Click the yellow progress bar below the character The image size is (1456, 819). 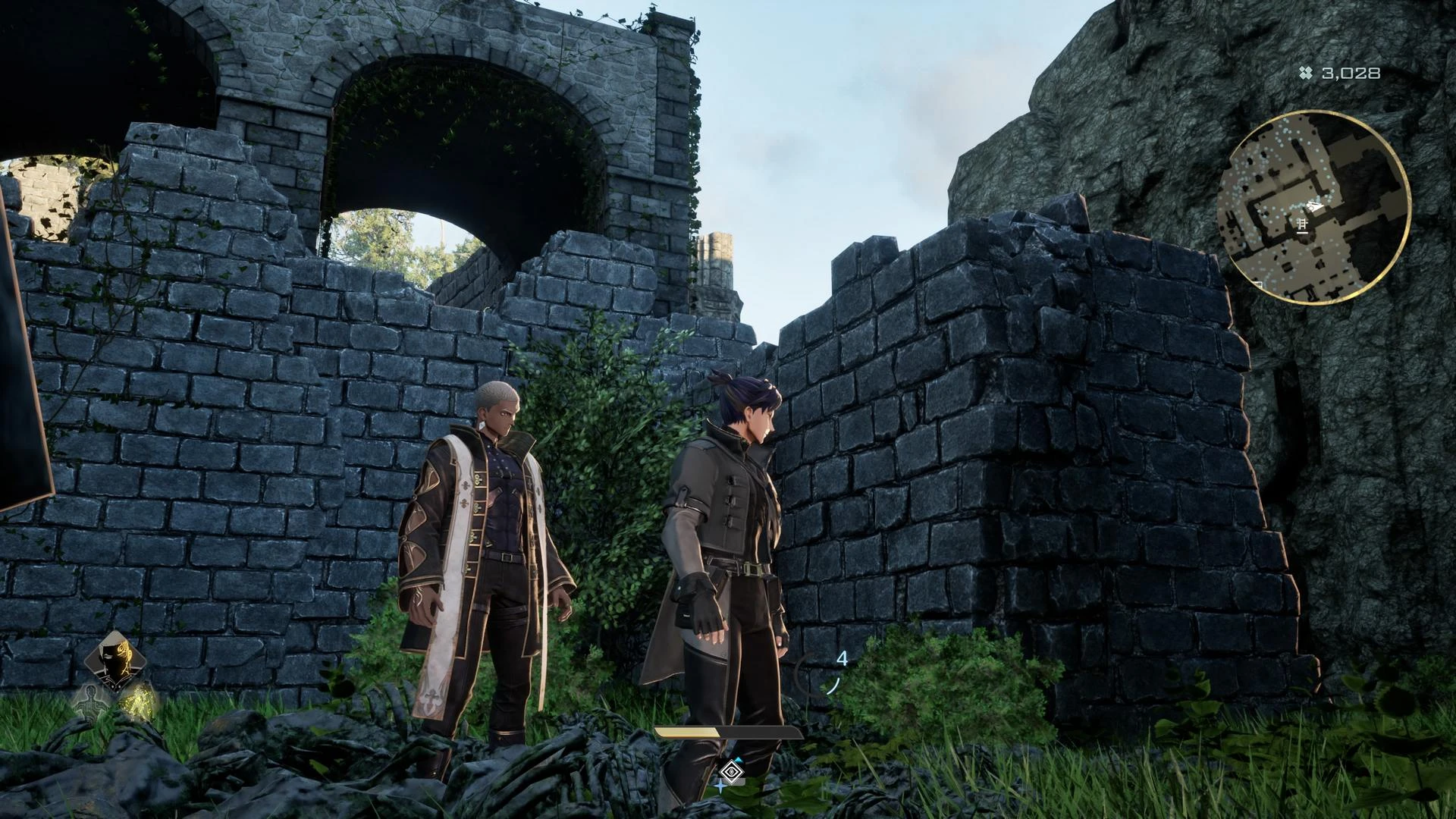click(x=687, y=733)
